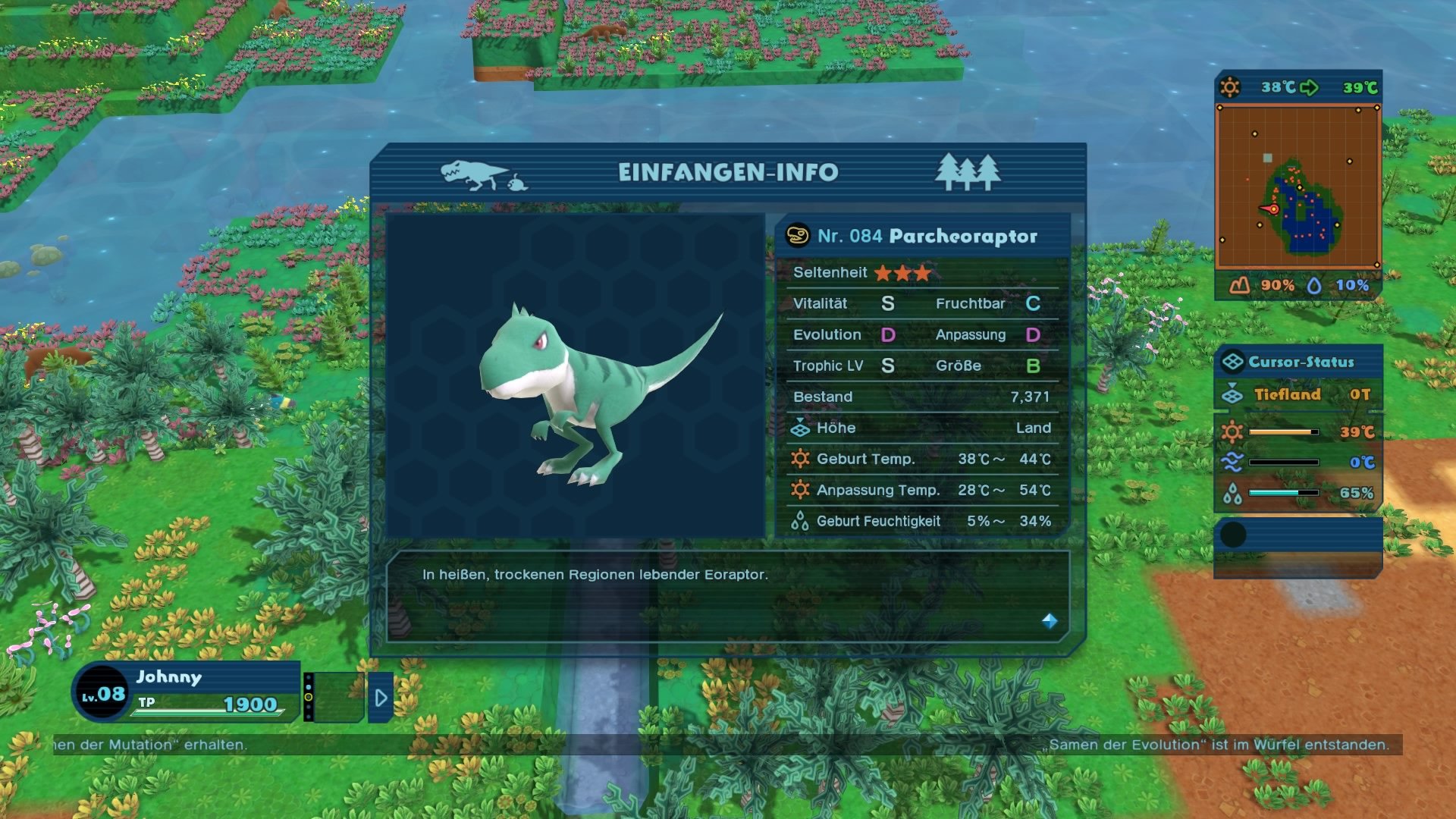Screen dimensions: 1456x819
Task: Click the play arrow beside the item slot
Action: coord(381,698)
